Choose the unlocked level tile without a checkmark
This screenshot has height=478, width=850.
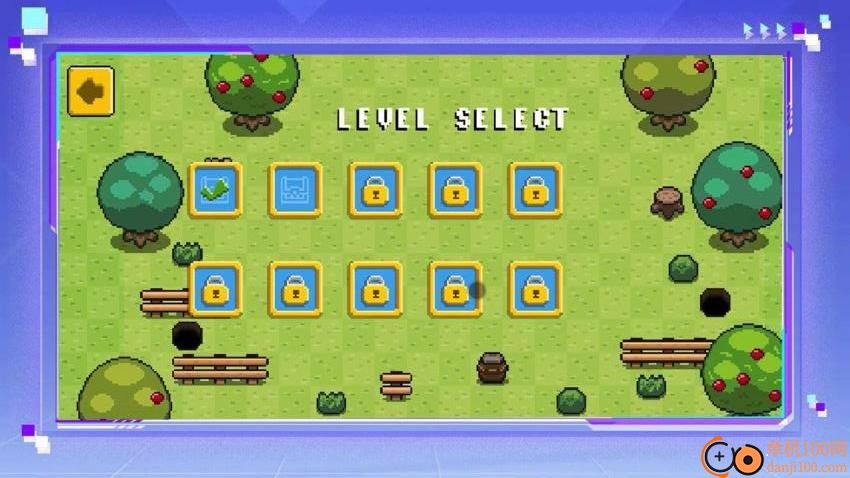(x=295, y=190)
